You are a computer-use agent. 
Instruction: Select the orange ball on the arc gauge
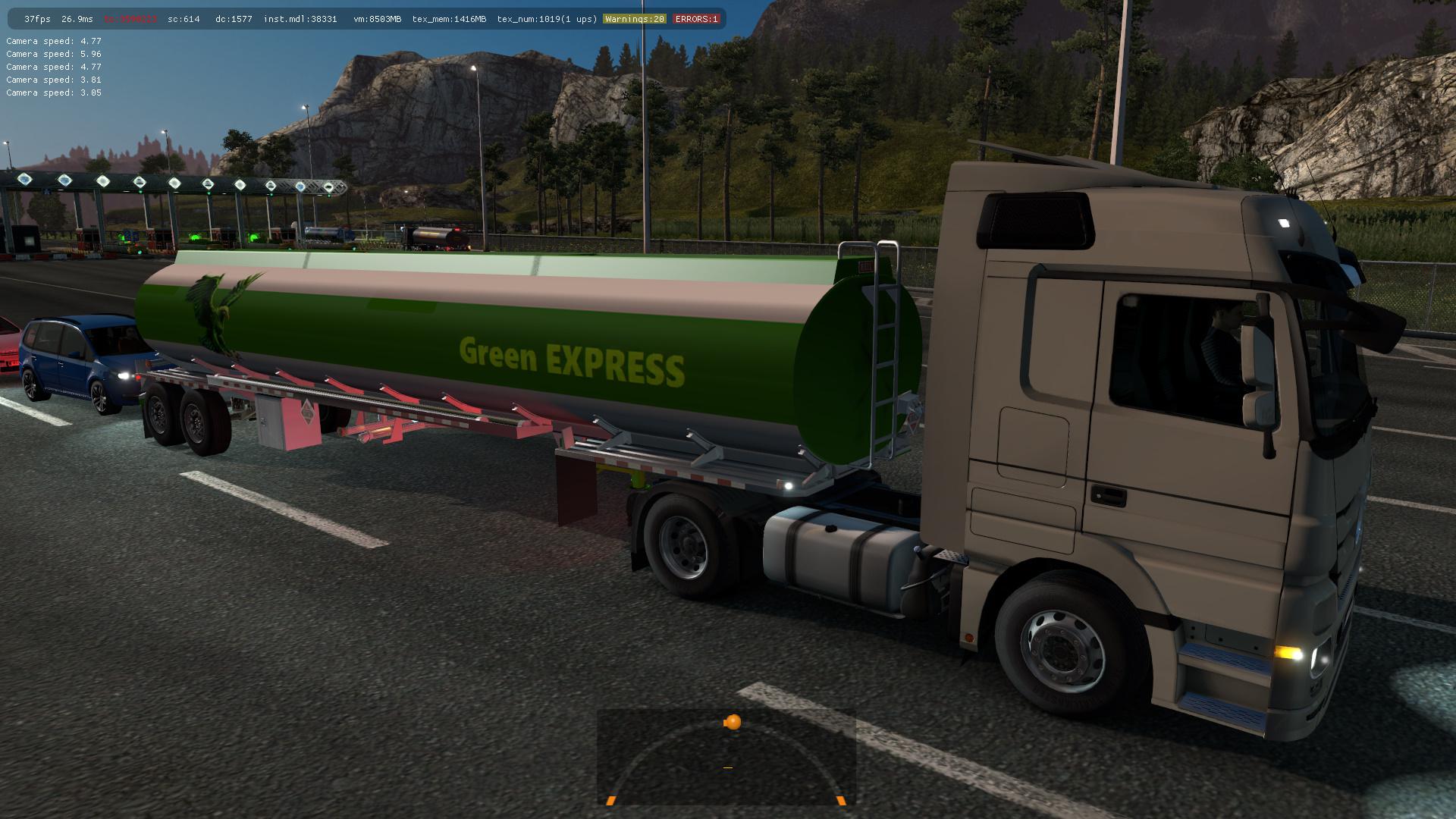coord(733,722)
